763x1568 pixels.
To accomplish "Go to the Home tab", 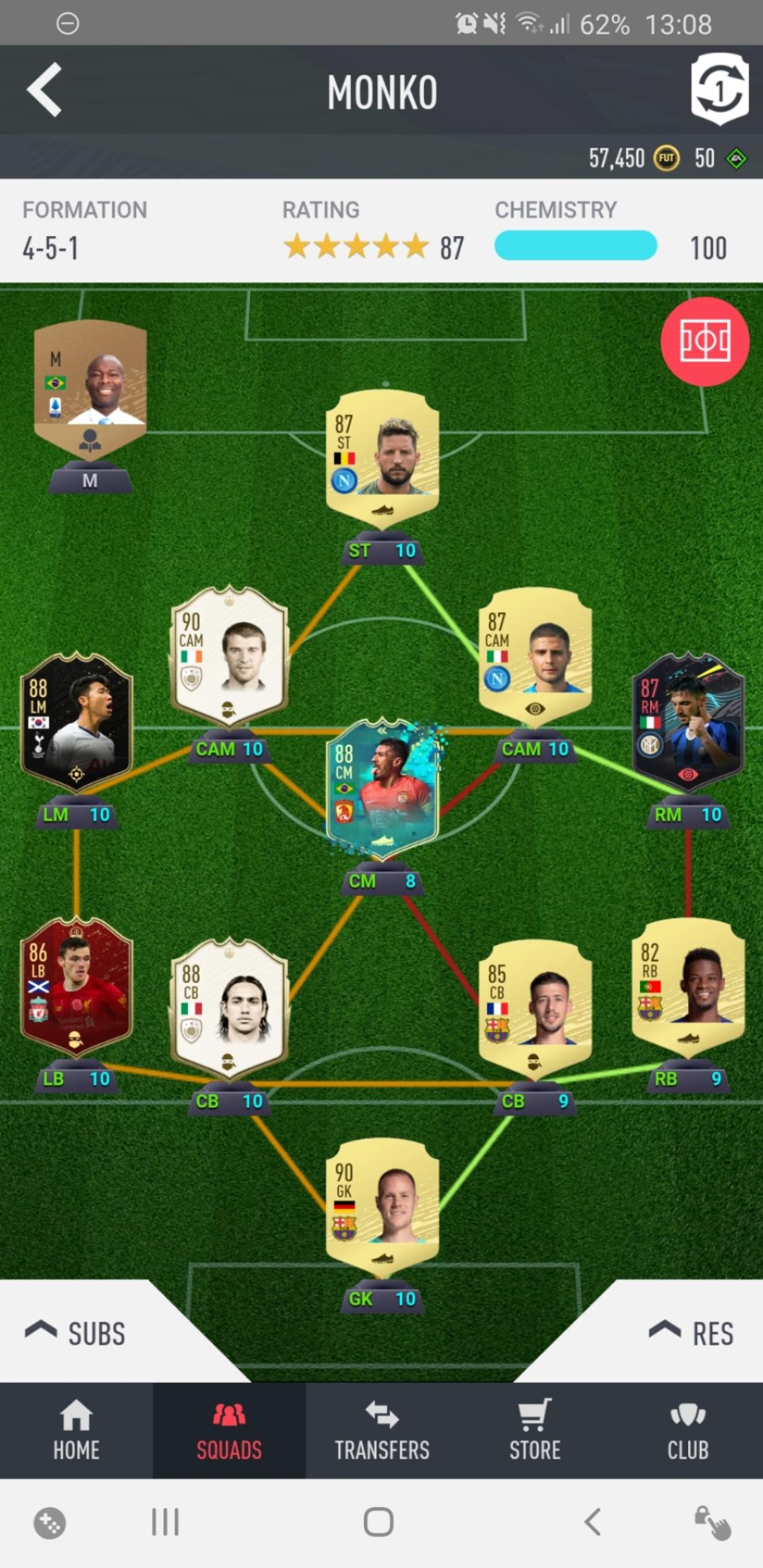I will coord(76,1431).
